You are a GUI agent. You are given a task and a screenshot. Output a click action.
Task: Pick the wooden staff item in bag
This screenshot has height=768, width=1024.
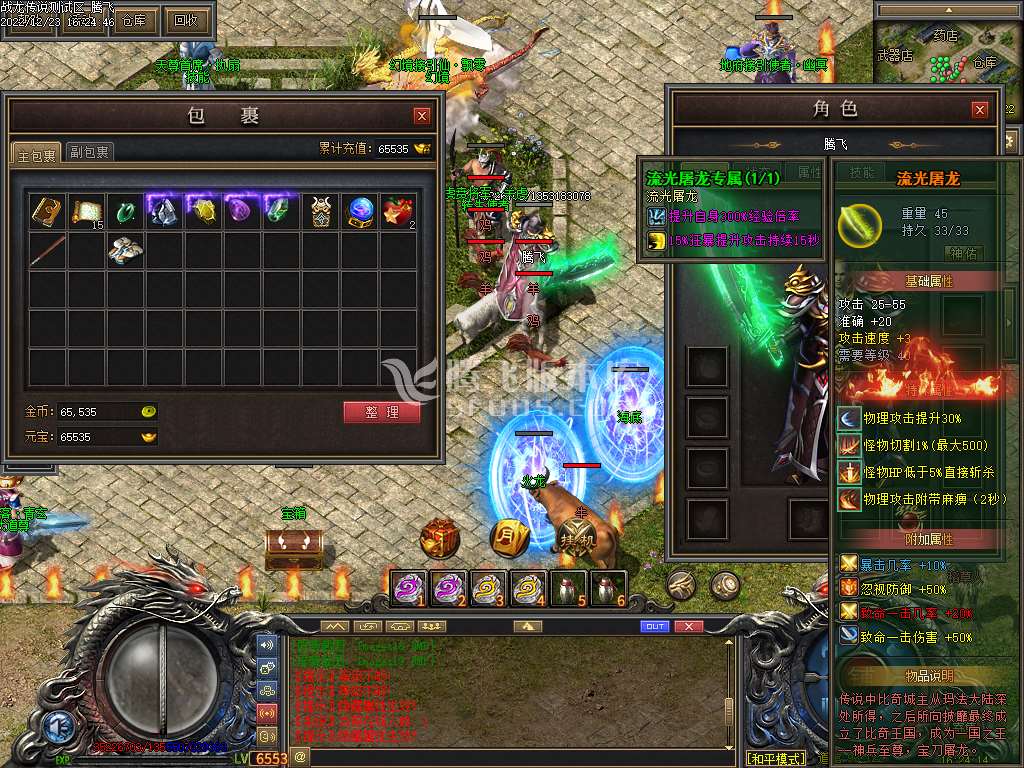(x=46, y=250)
